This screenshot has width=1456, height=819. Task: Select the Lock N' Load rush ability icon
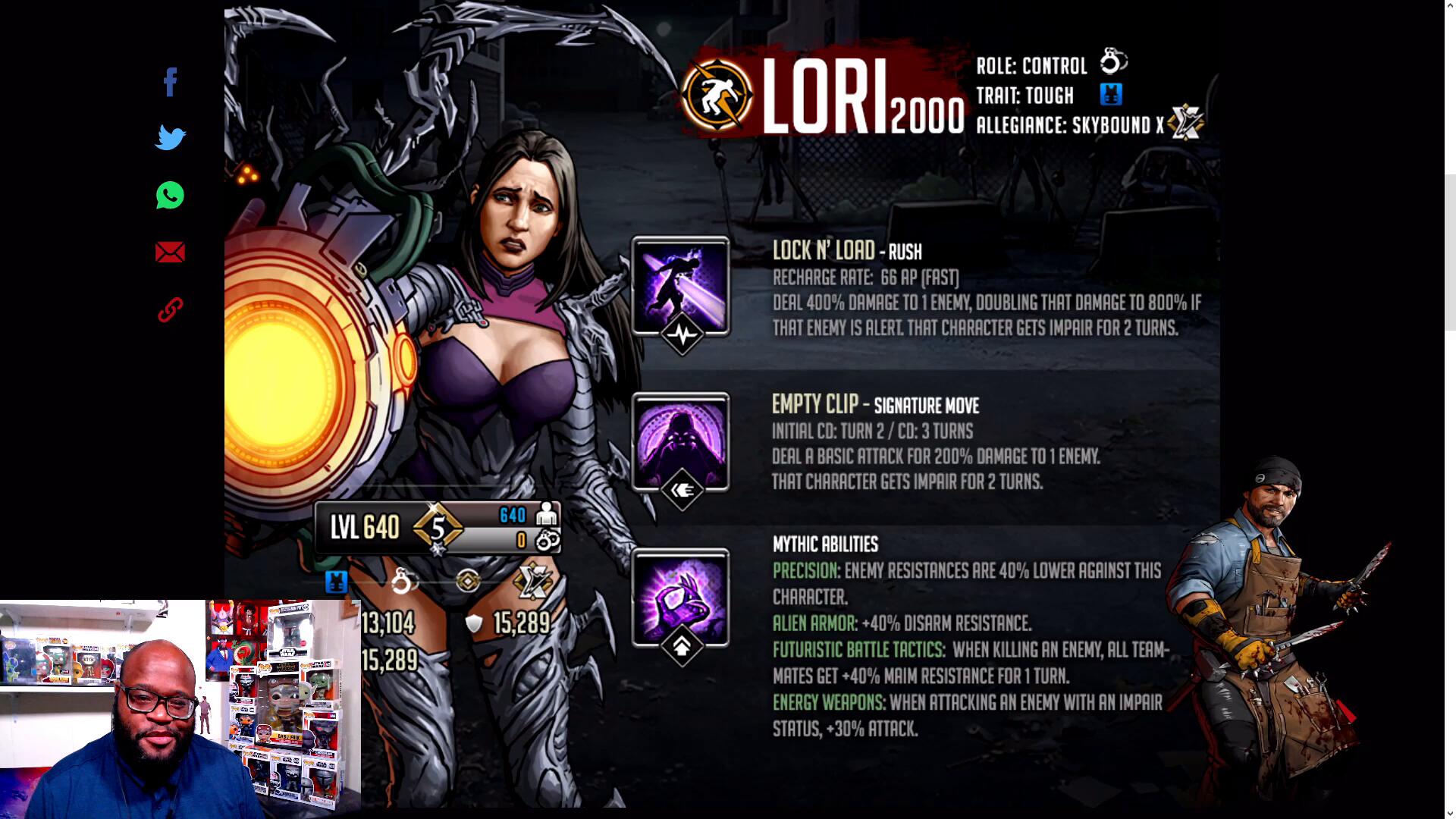[x=680, y=286]
